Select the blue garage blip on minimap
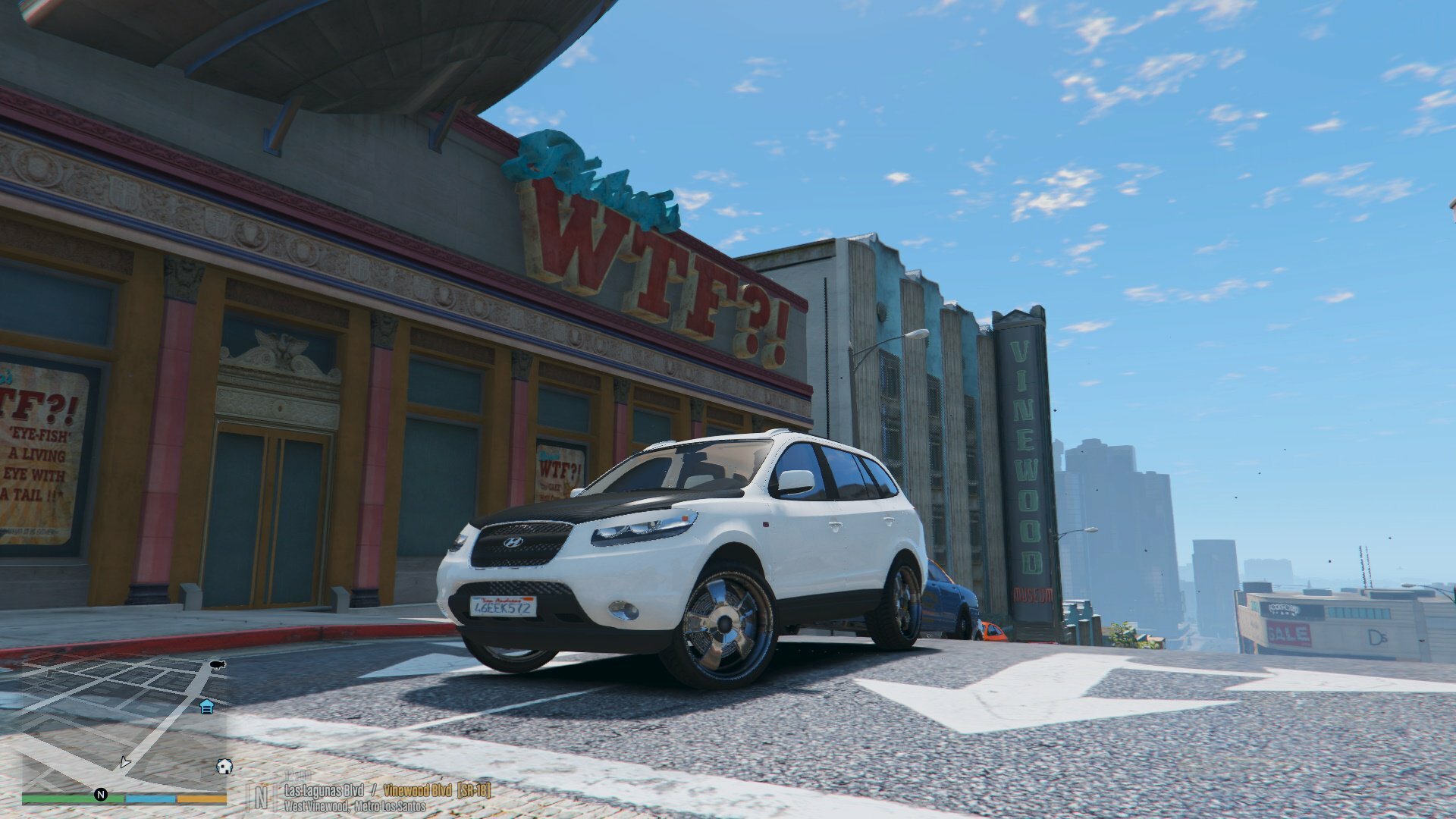Screen dimensions: 1456x819 [206, 707]
